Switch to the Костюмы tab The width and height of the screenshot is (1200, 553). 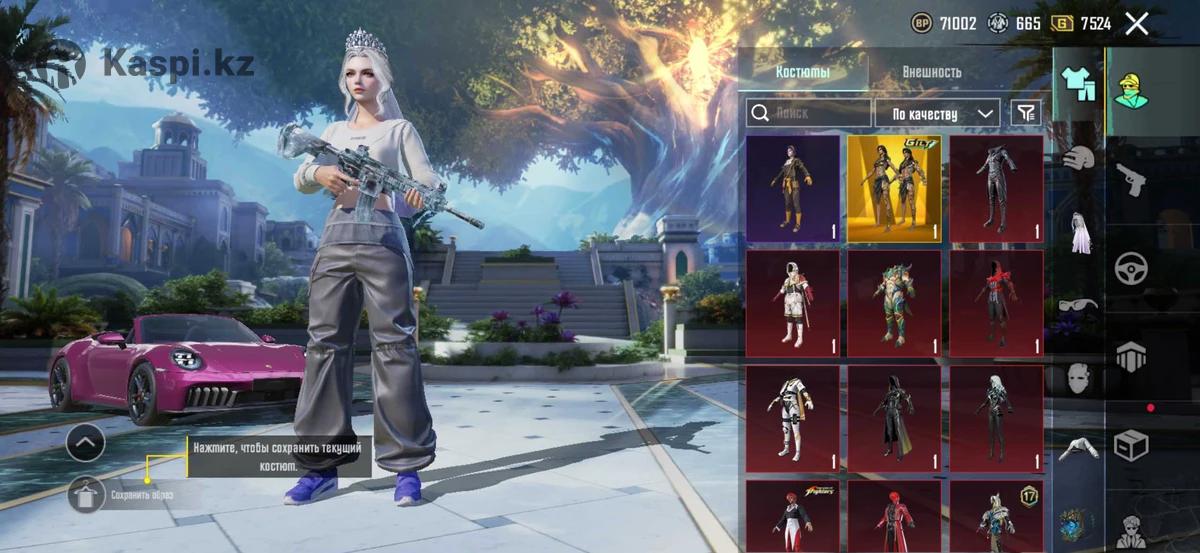pyautogui.click(x=803, y=72)
